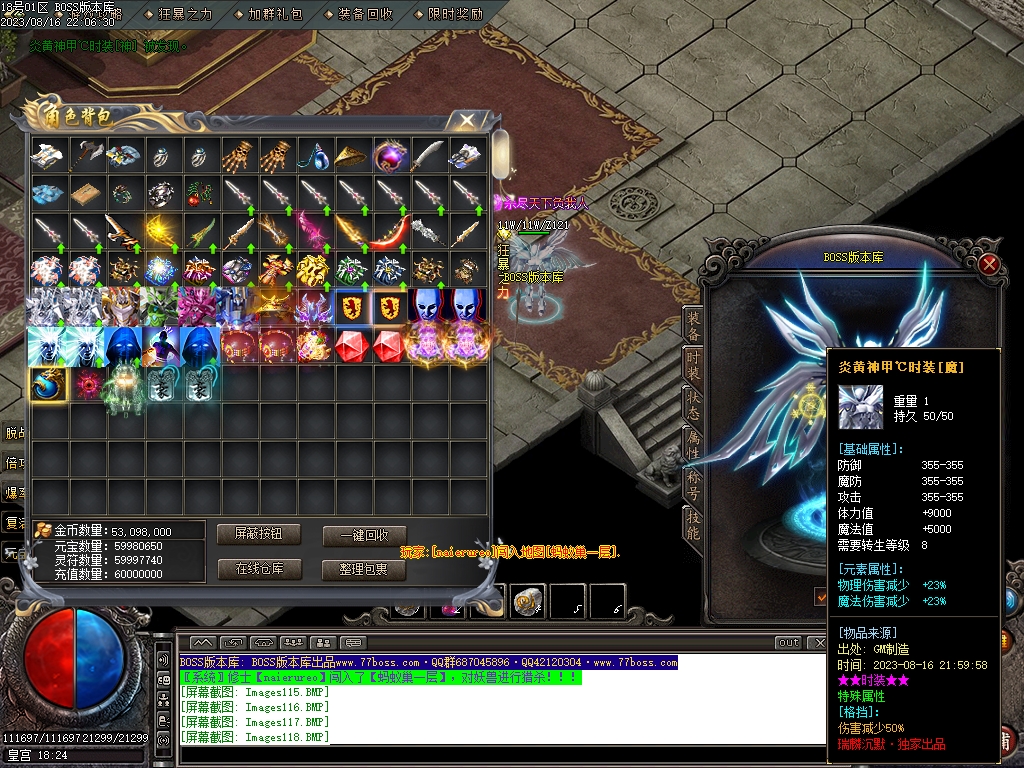The image size is (1024, 768).
Task: Switch to the 状态 status tab
Action: [693, 403]
